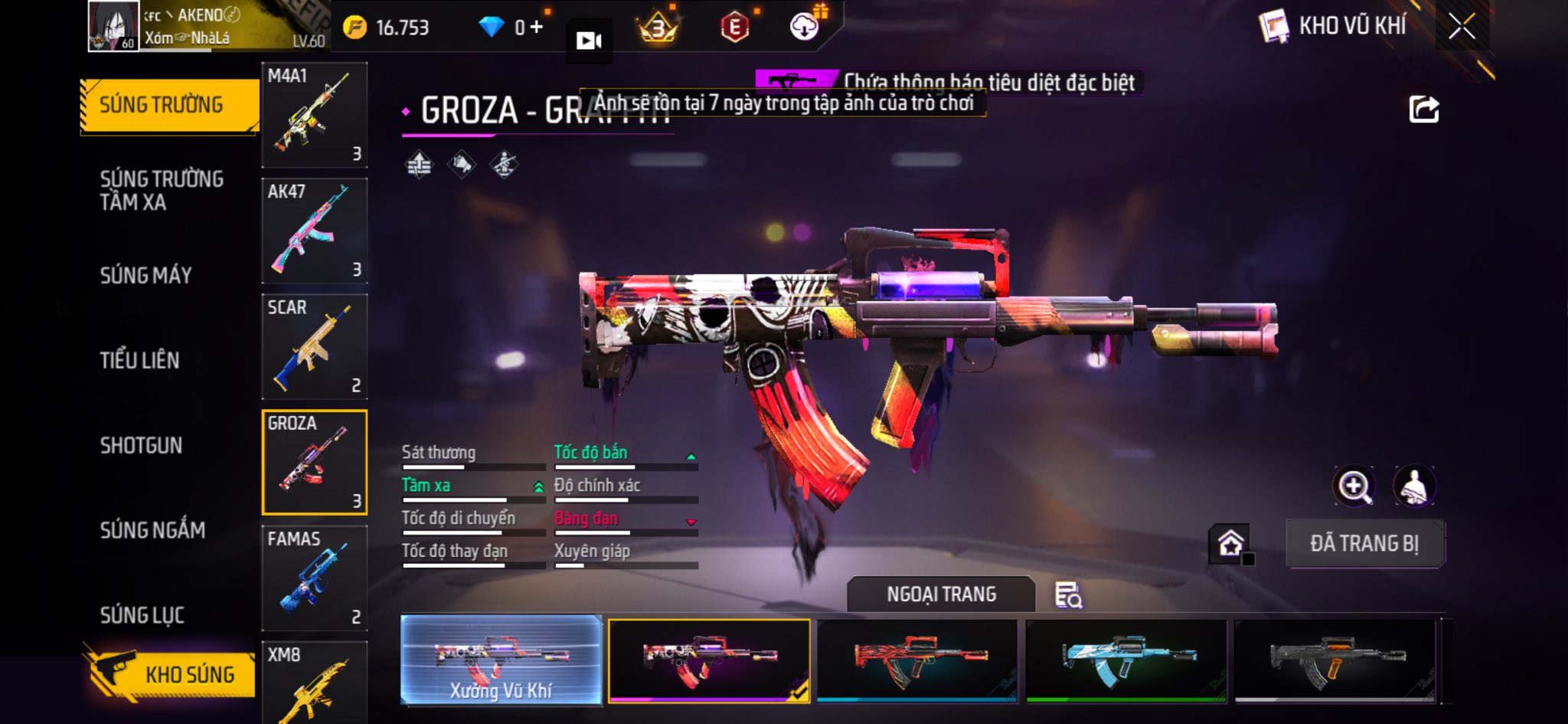This screenshot has width=1568, height=724.
Task: Zoom in with the magnifier button
Action: coord(1354,486)
